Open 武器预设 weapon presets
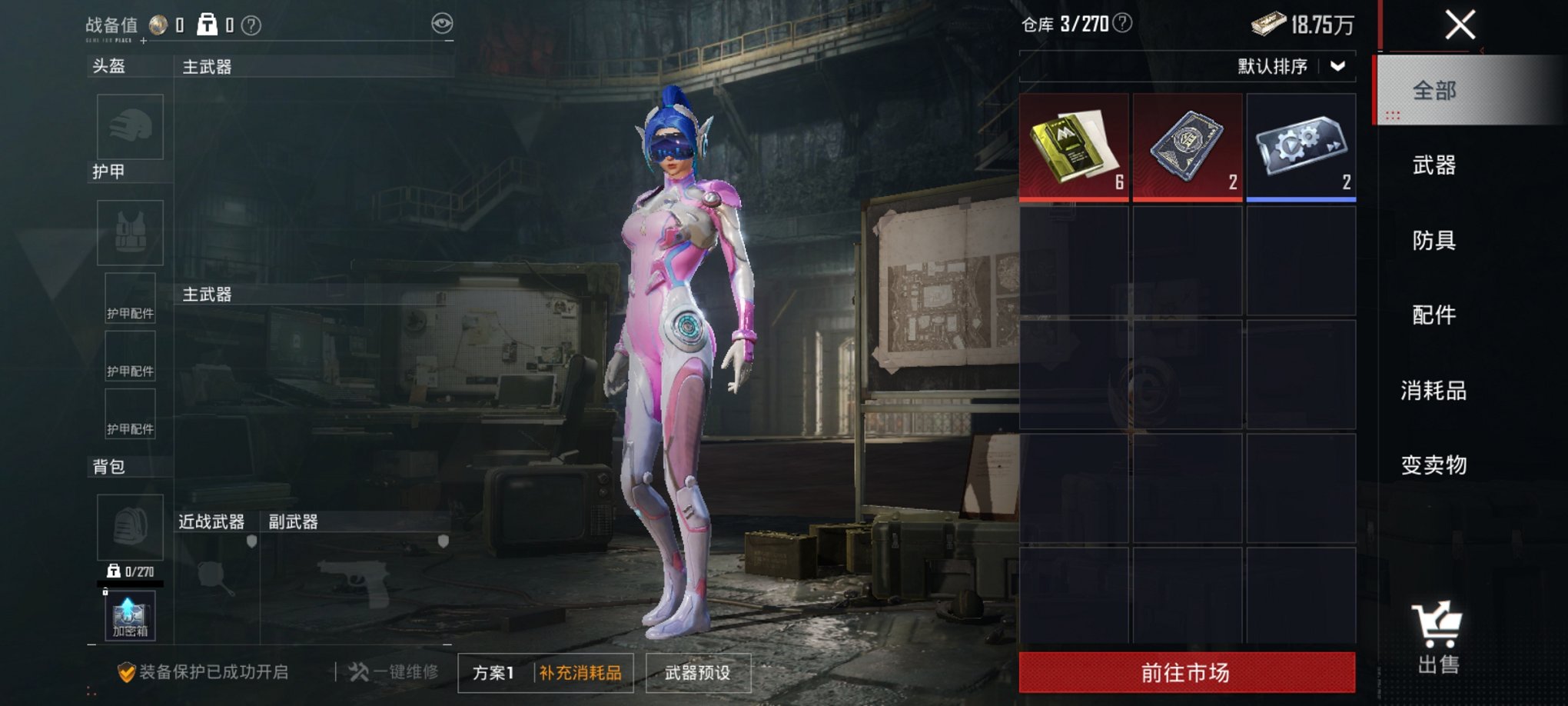The height and width of the screenshot is (706, 1568). pyautogui.click(x=697, y=672)
